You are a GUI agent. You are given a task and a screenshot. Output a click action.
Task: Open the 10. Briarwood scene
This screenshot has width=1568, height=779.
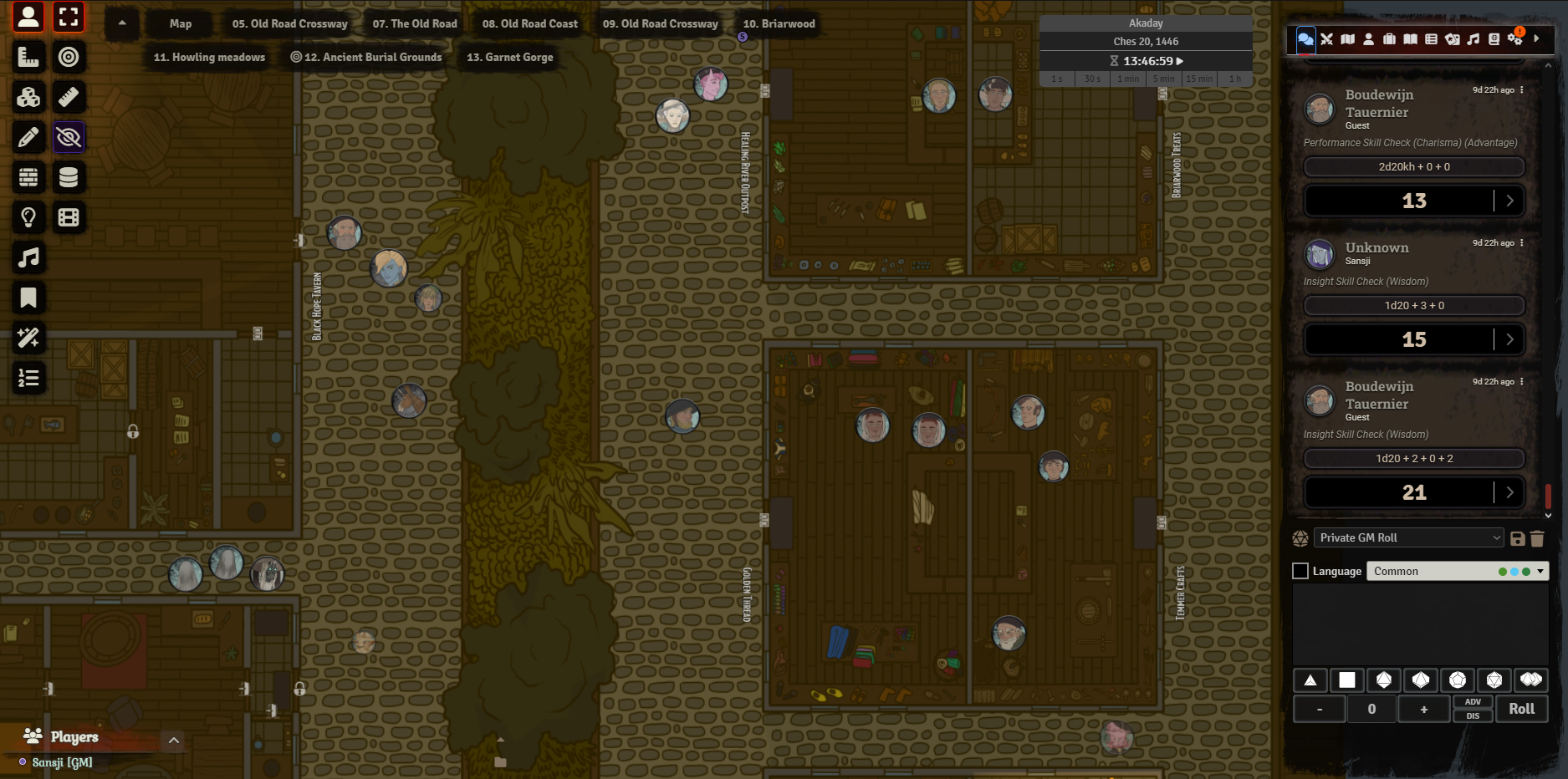click(x=779, y=24)
